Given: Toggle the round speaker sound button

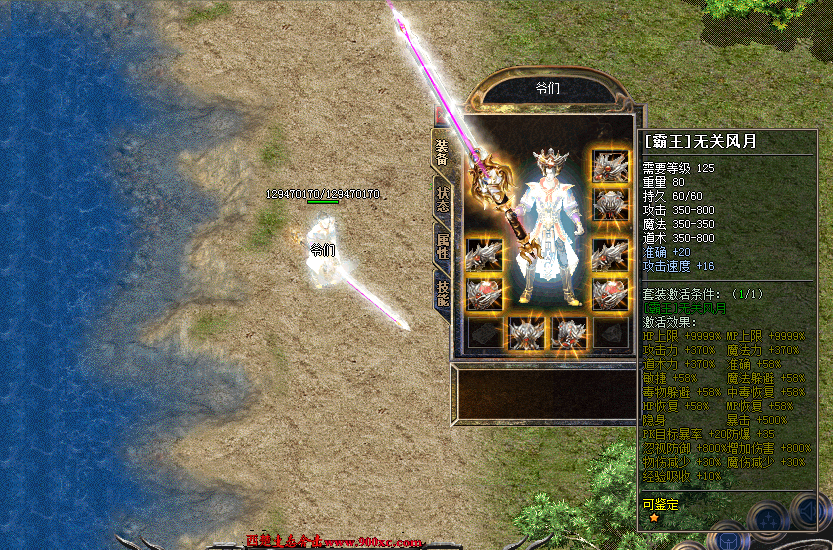Looking at the screenshot, I should pos(810,512).
